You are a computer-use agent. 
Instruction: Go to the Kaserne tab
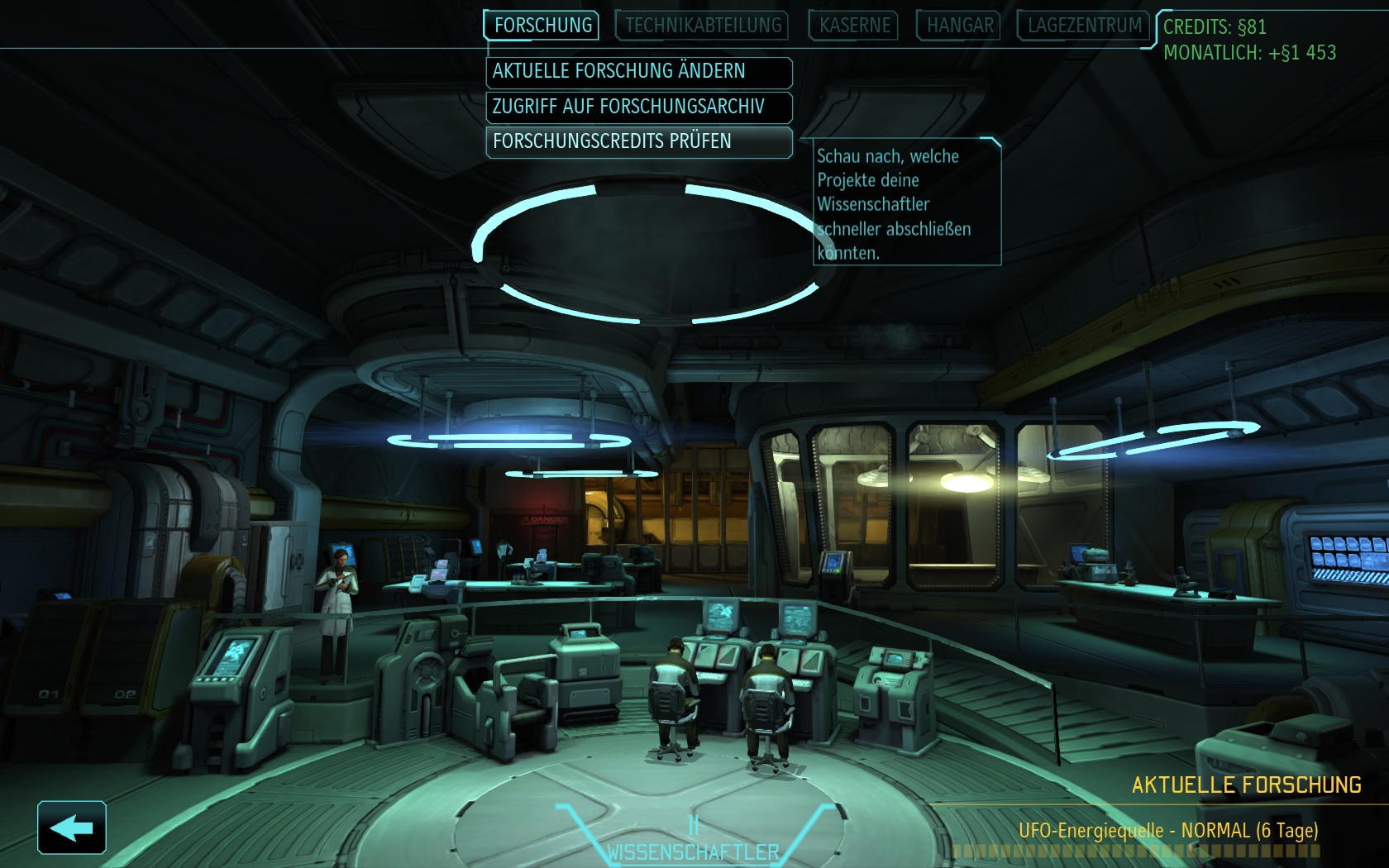855,26
